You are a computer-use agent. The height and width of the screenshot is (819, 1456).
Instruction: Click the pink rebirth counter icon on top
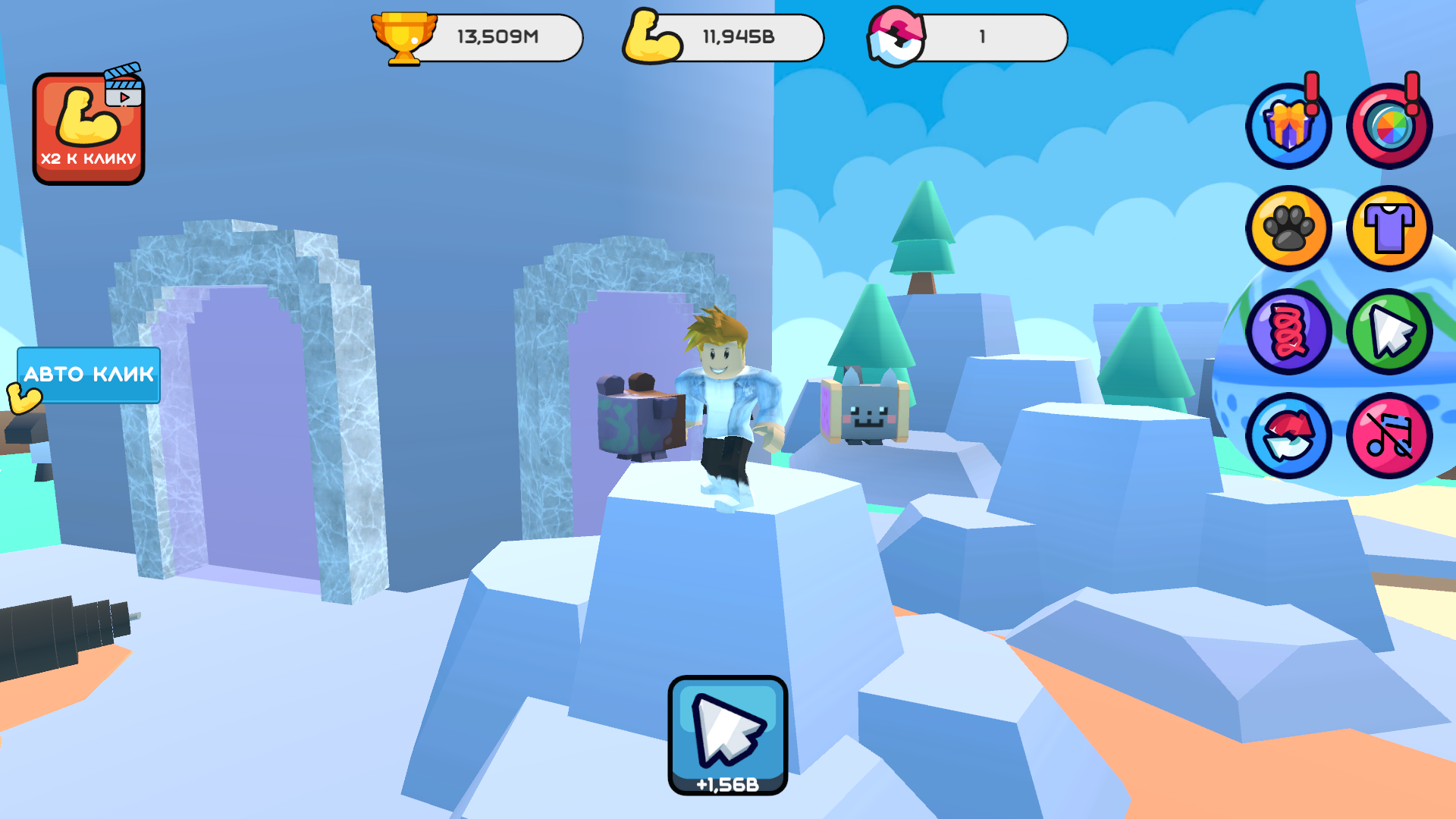895,36
